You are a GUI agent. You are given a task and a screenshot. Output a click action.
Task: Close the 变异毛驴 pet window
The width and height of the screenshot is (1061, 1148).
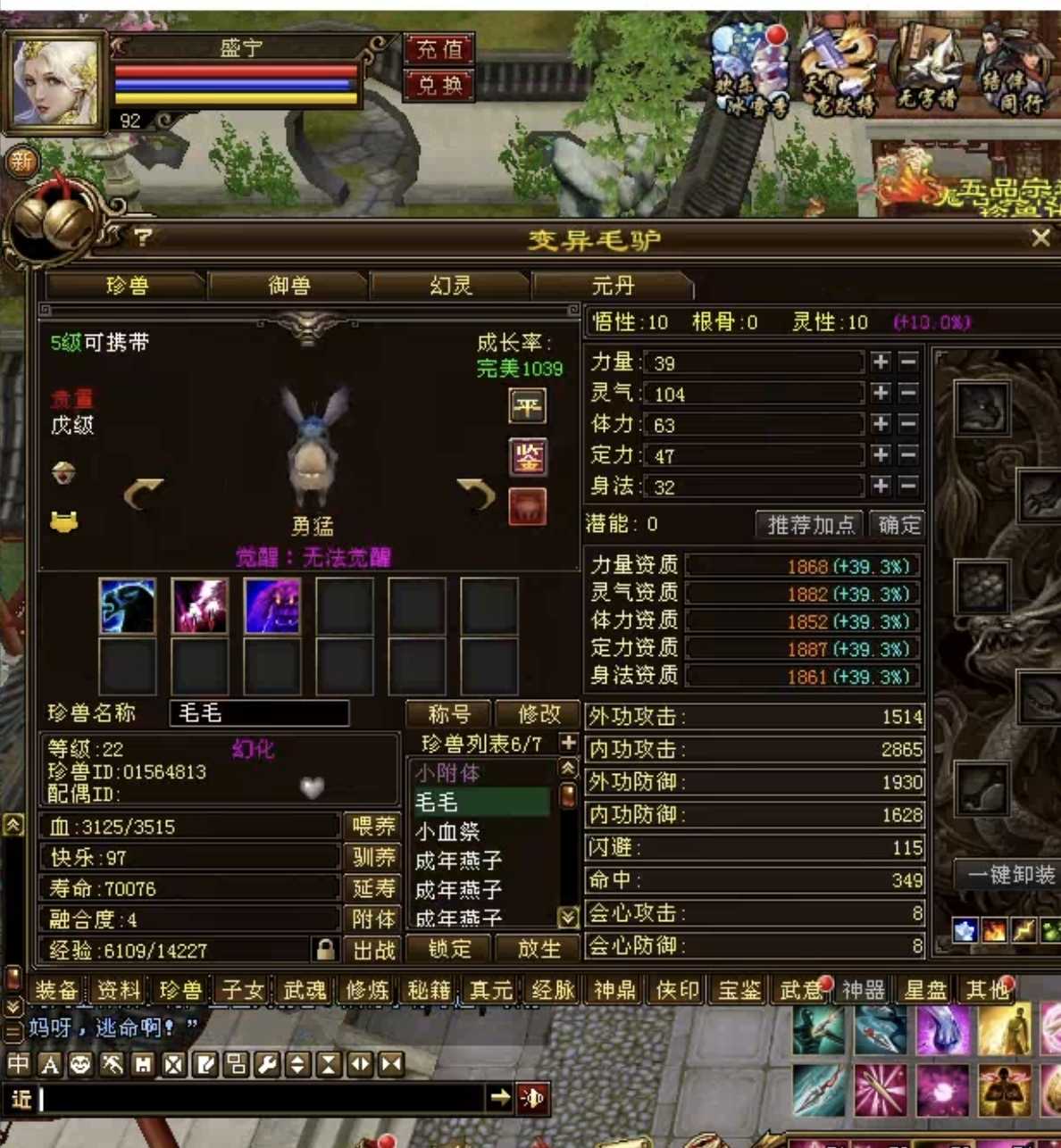pos(1040,237)
